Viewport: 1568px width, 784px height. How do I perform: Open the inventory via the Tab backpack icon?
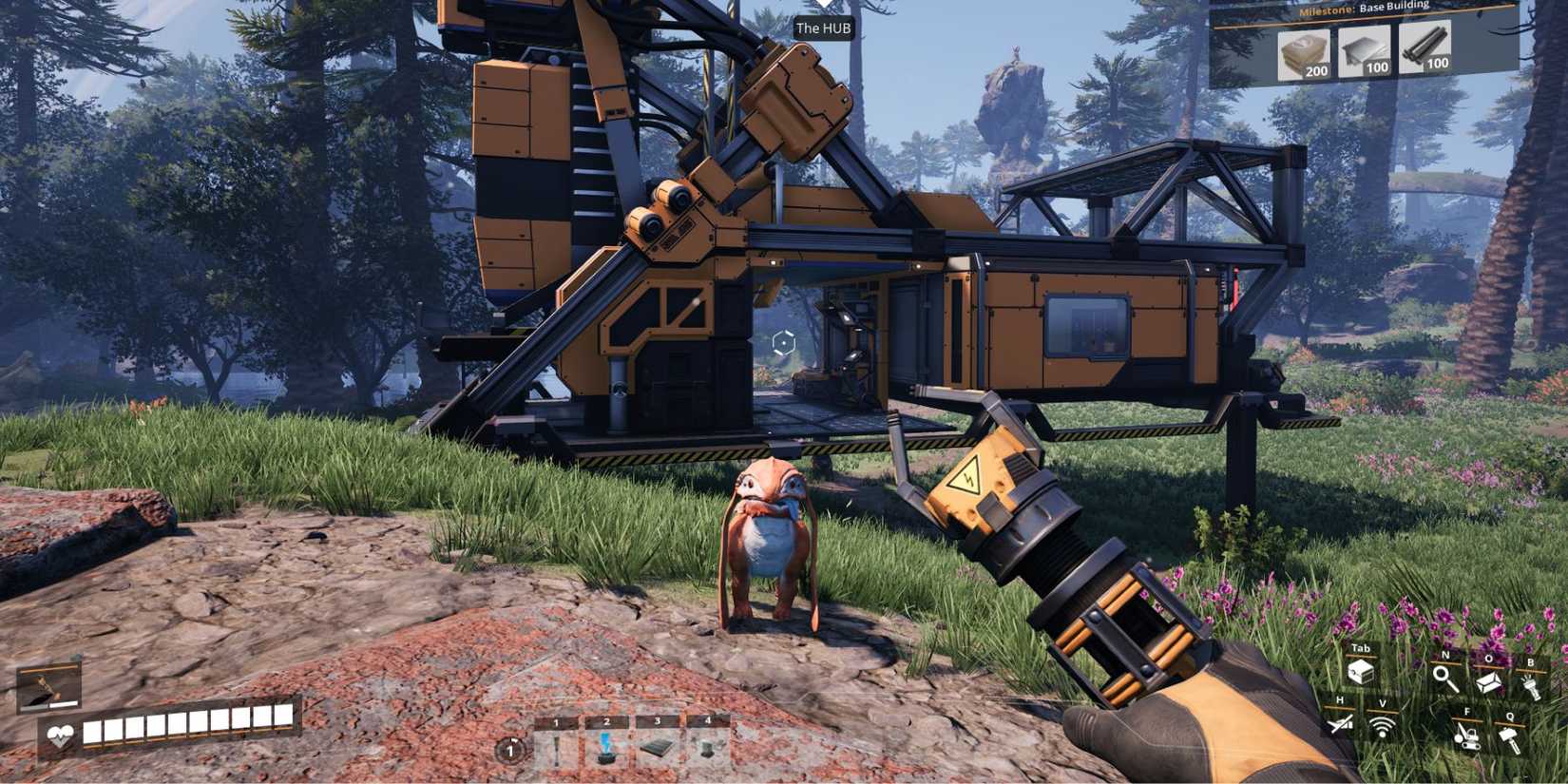1362,673
